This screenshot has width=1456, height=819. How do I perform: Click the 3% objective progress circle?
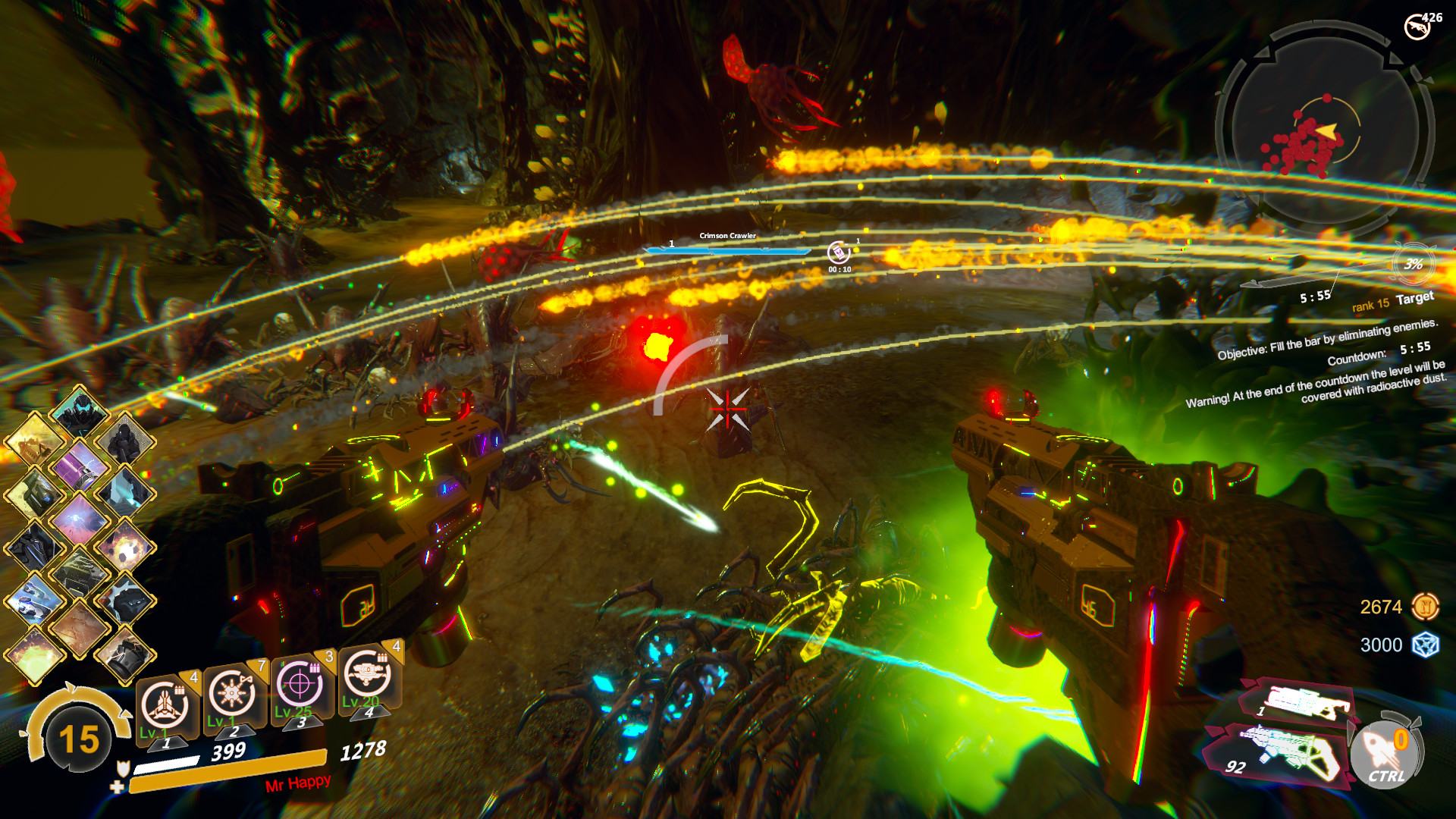click(1412, 264)
